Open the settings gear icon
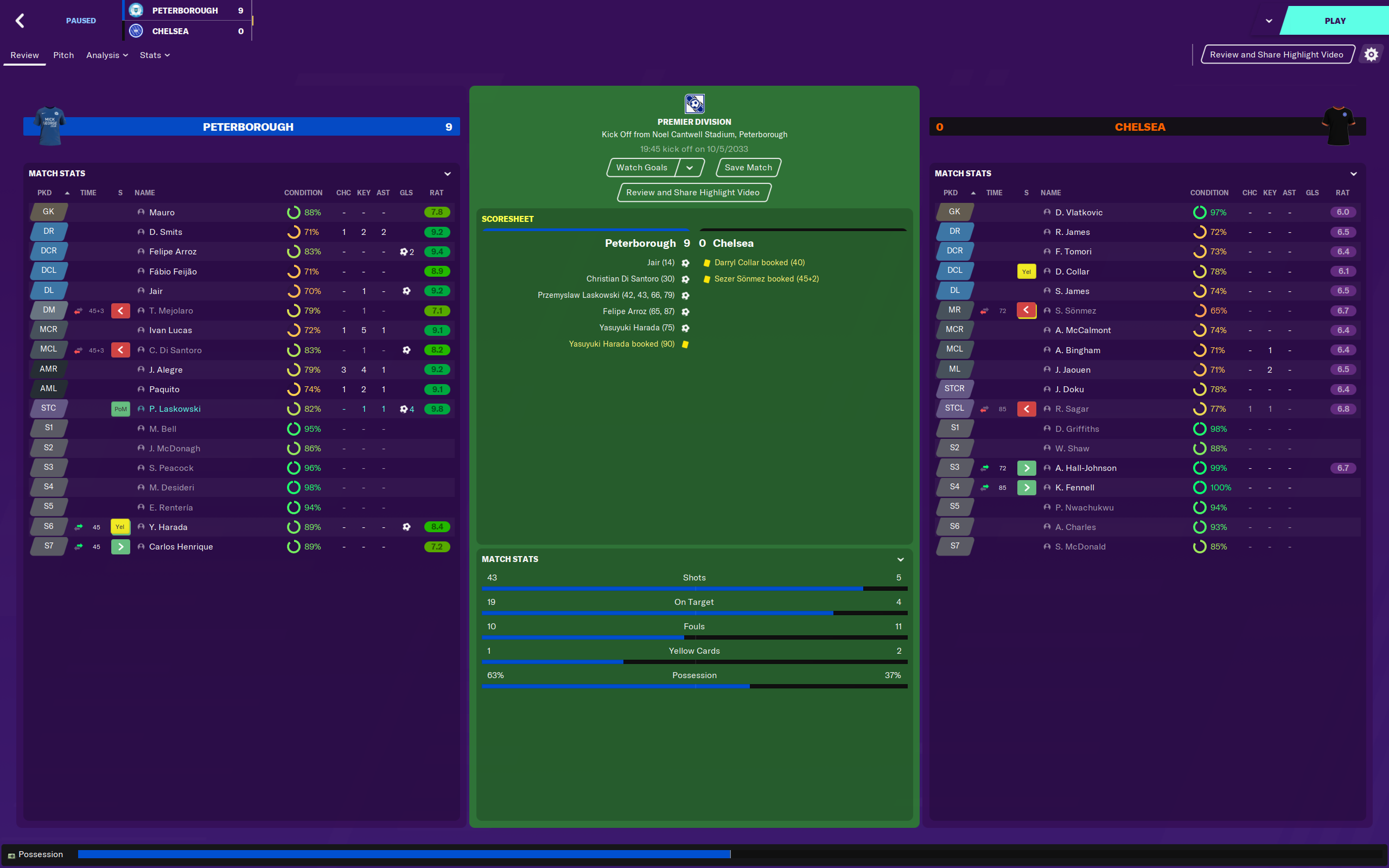 (1371, 55)
